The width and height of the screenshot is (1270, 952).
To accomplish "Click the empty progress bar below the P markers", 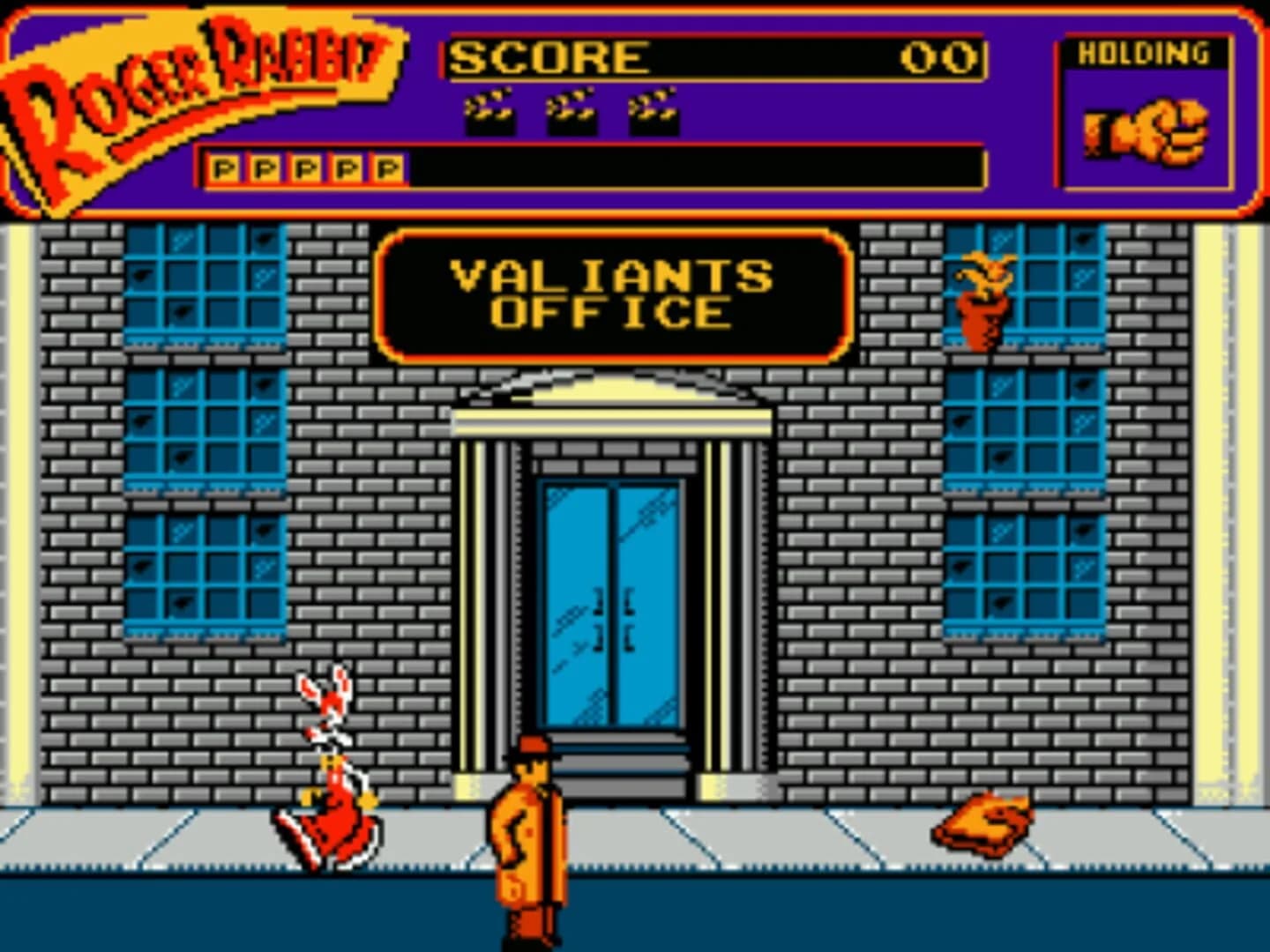I will pos(697,167).
